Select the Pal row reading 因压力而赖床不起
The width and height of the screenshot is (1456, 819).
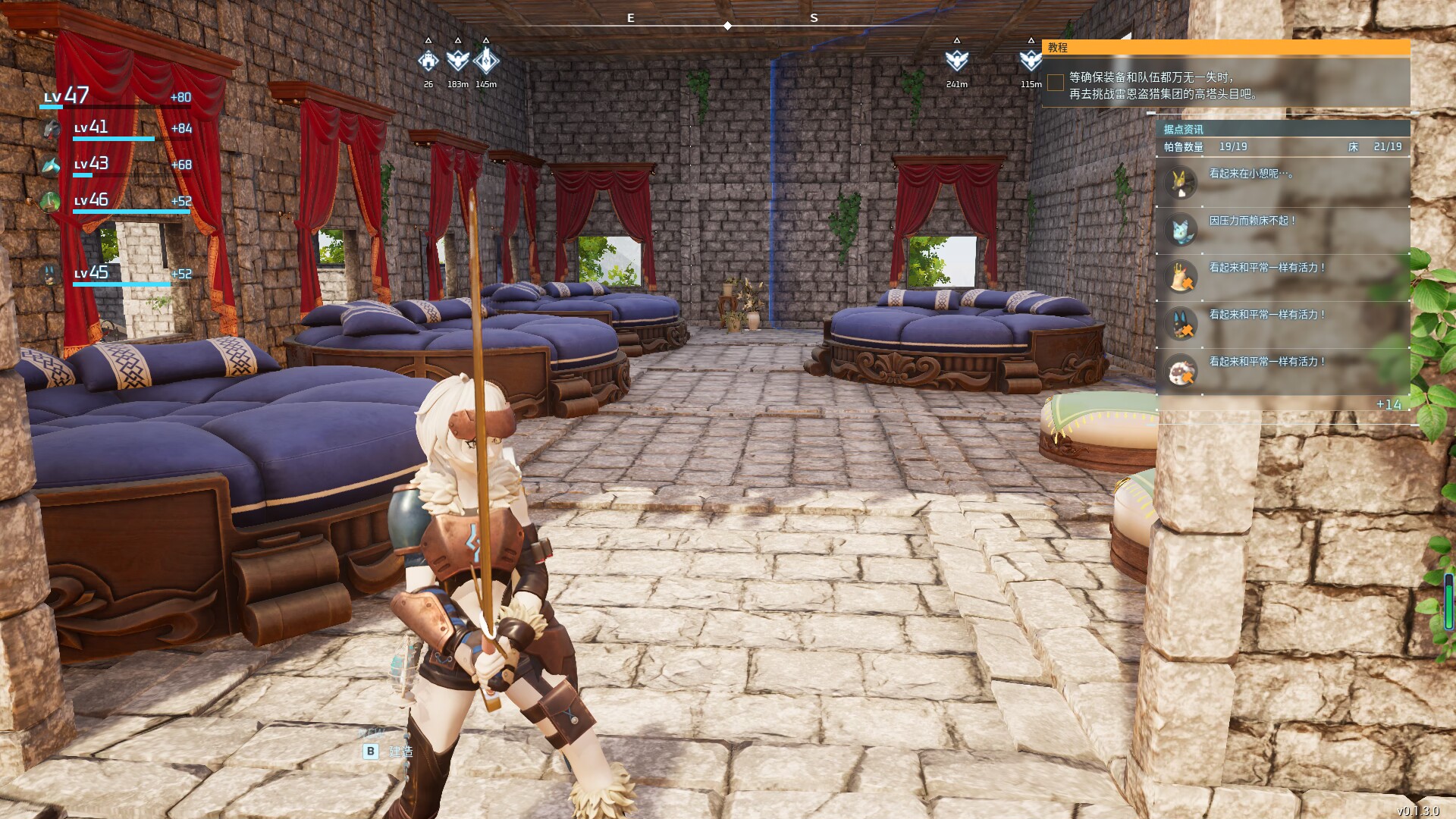(1282, 230)
